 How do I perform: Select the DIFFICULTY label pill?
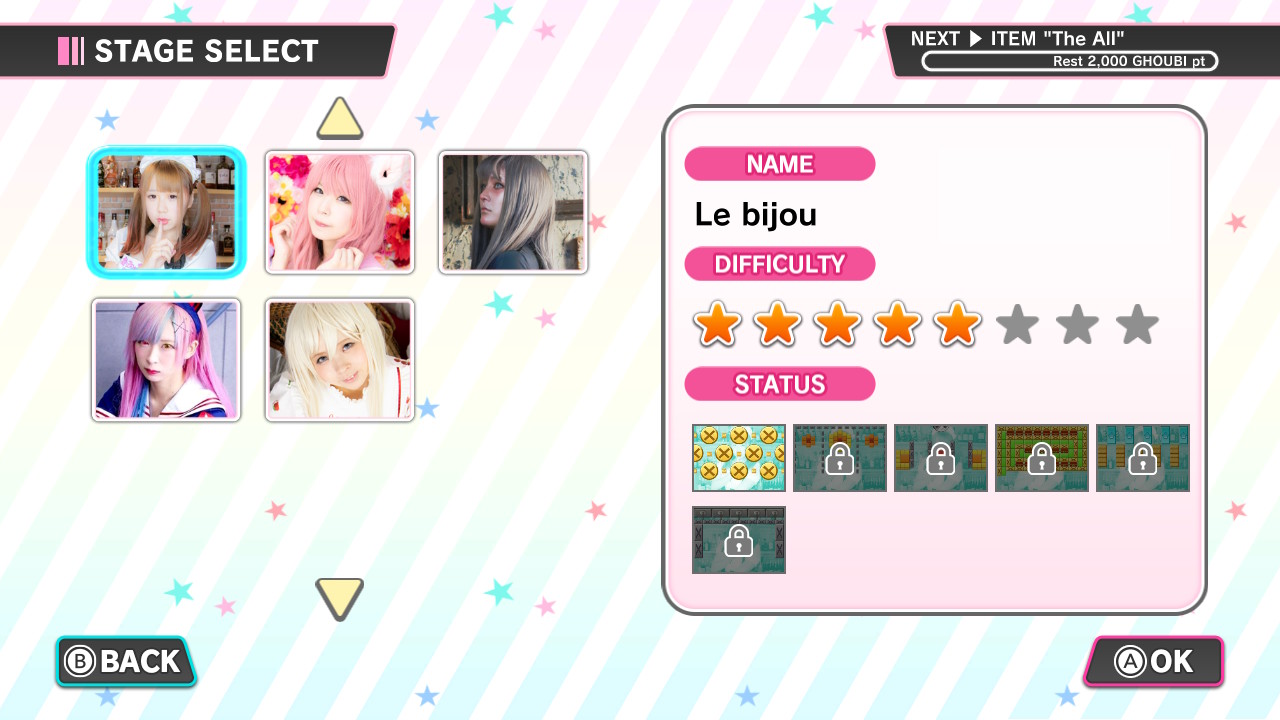click(780, 264)
